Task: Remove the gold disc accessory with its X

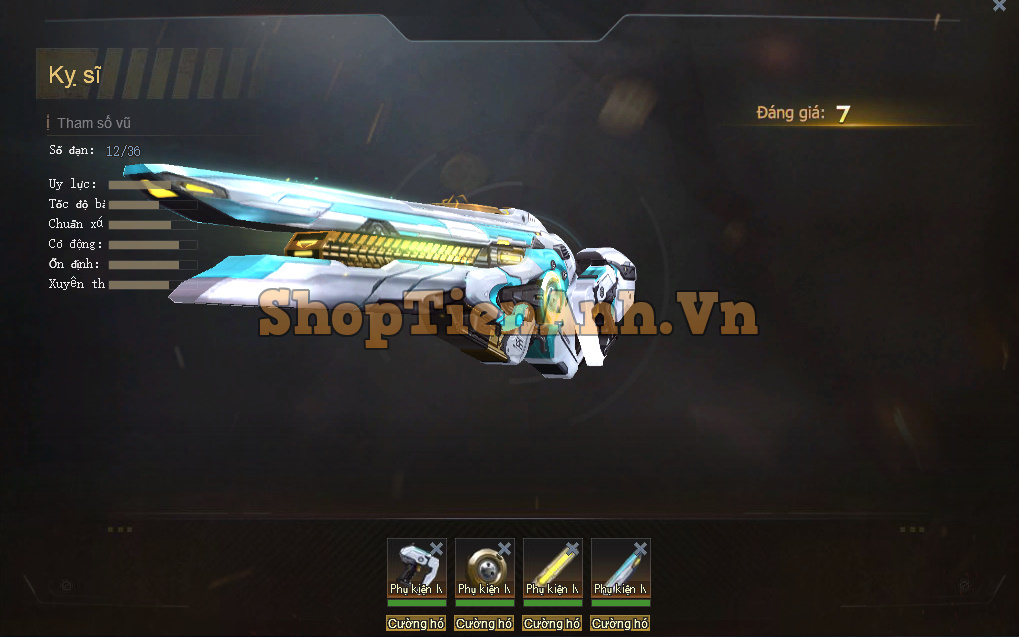Action: tap(505, 548)
